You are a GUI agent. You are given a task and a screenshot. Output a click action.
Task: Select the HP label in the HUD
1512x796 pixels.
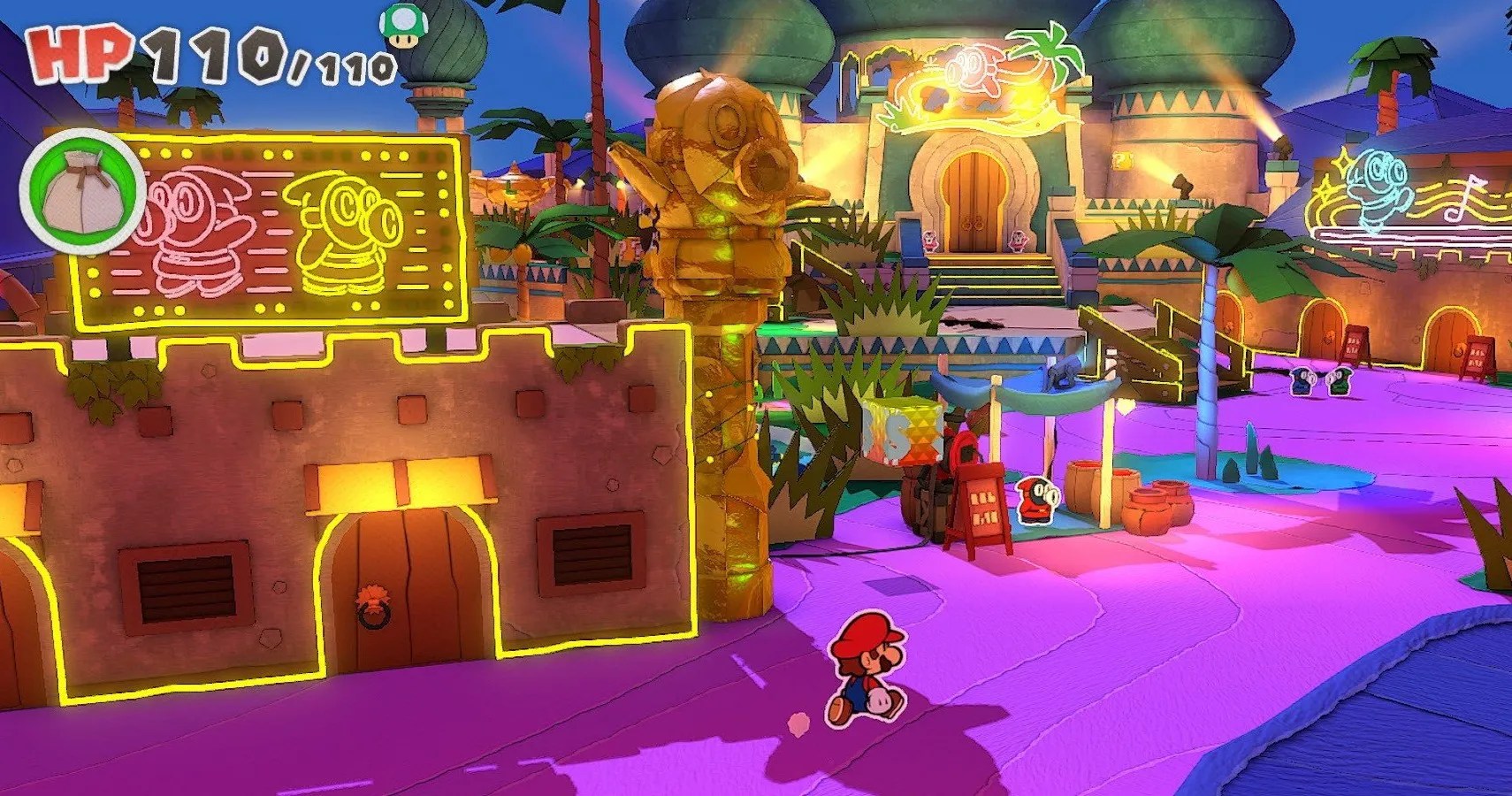point(75,51)
